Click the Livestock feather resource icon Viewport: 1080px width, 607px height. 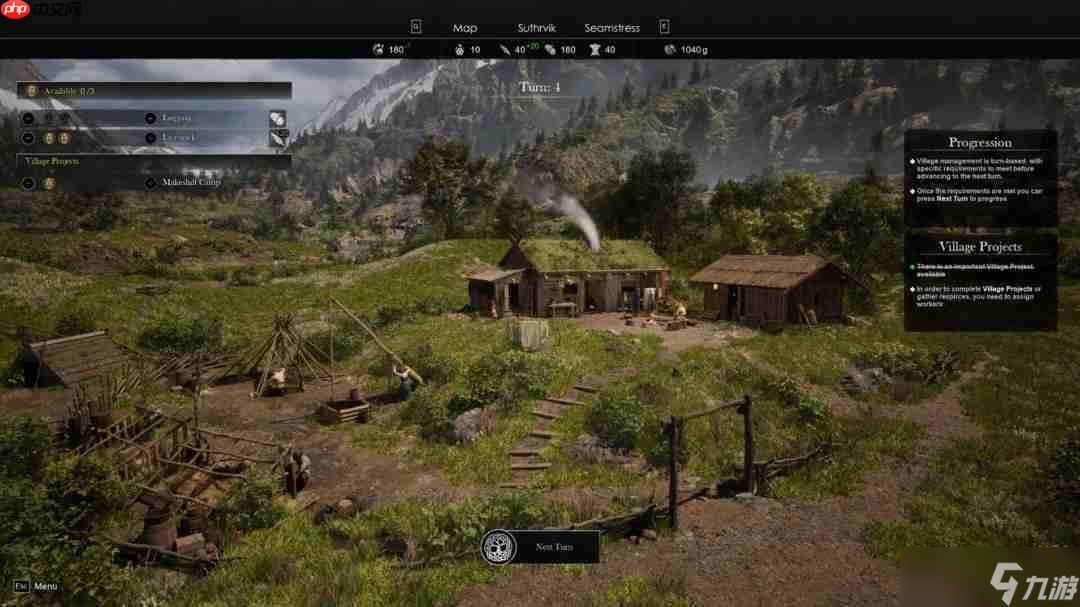[277, 138]
